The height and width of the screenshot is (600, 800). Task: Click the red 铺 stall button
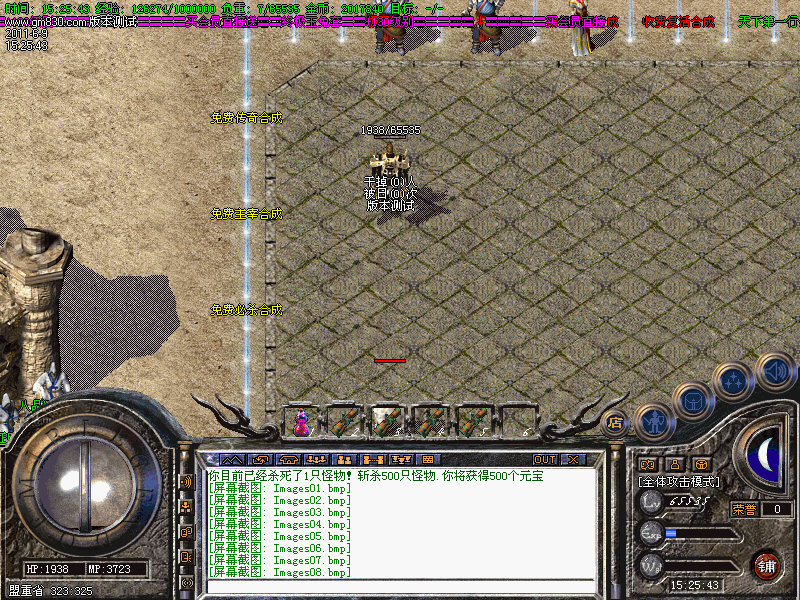766,566
